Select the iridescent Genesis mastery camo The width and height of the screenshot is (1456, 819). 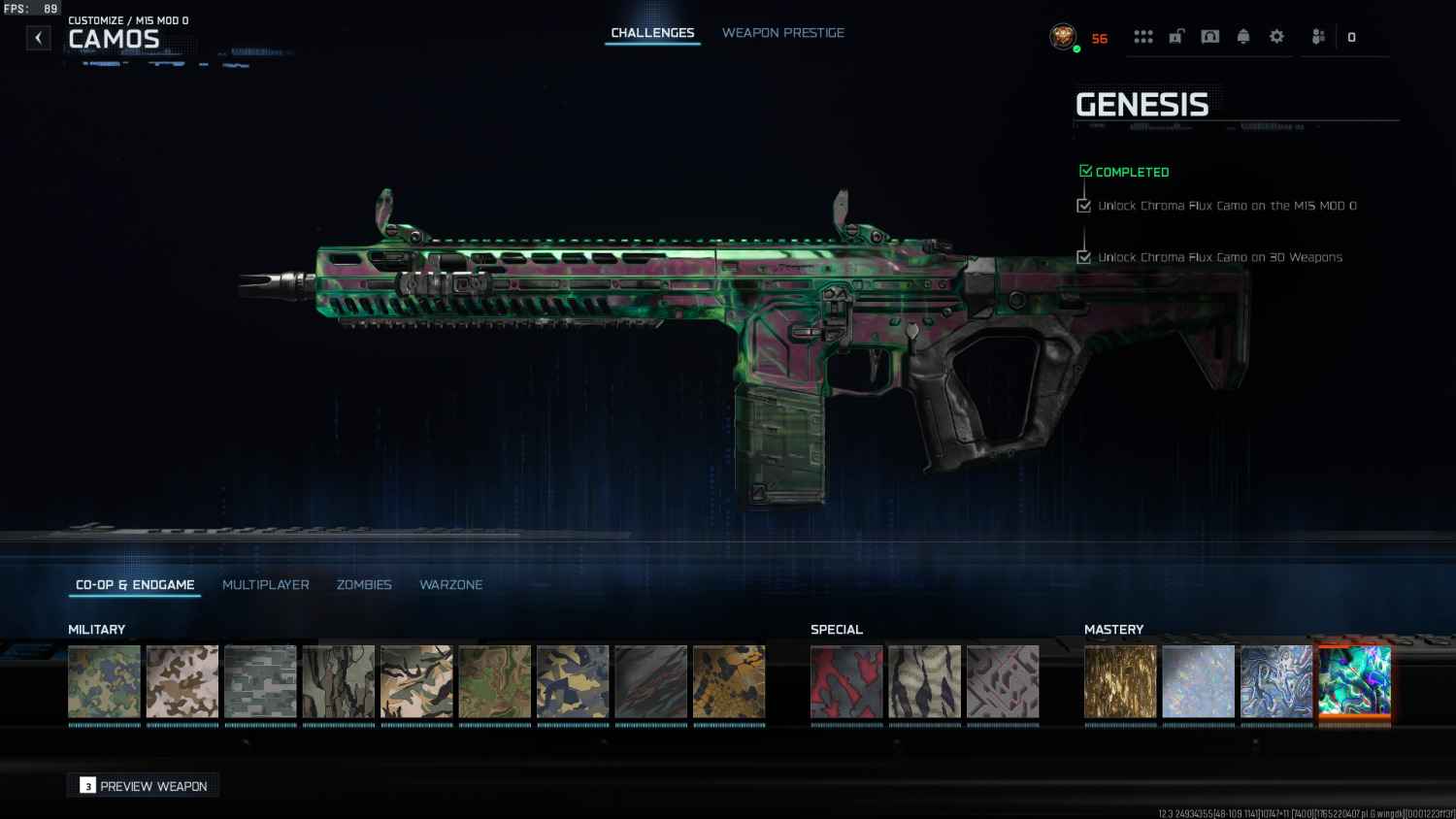click(x=1354, y=681)
